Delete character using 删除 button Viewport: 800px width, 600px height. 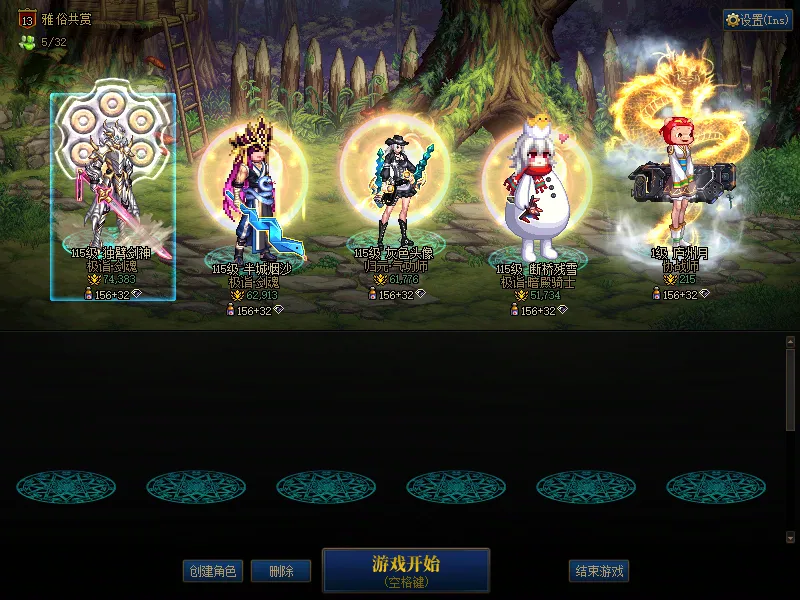[281, 571]
